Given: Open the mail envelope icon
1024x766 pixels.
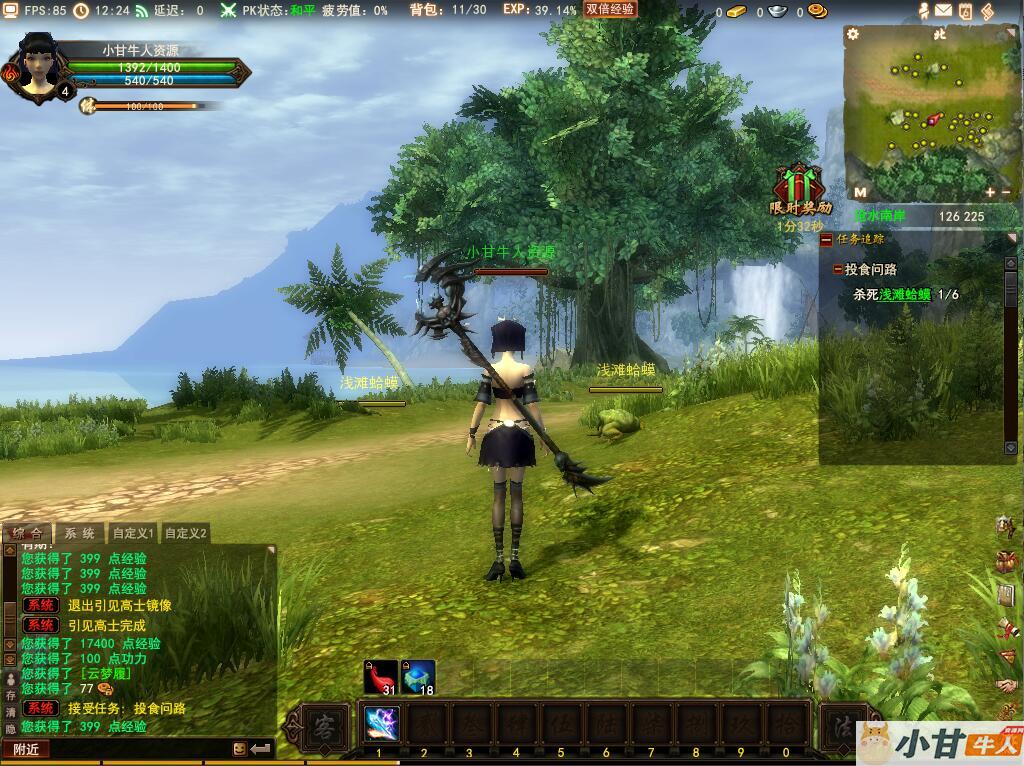Looking at the screenshot, I should [943, 11].
